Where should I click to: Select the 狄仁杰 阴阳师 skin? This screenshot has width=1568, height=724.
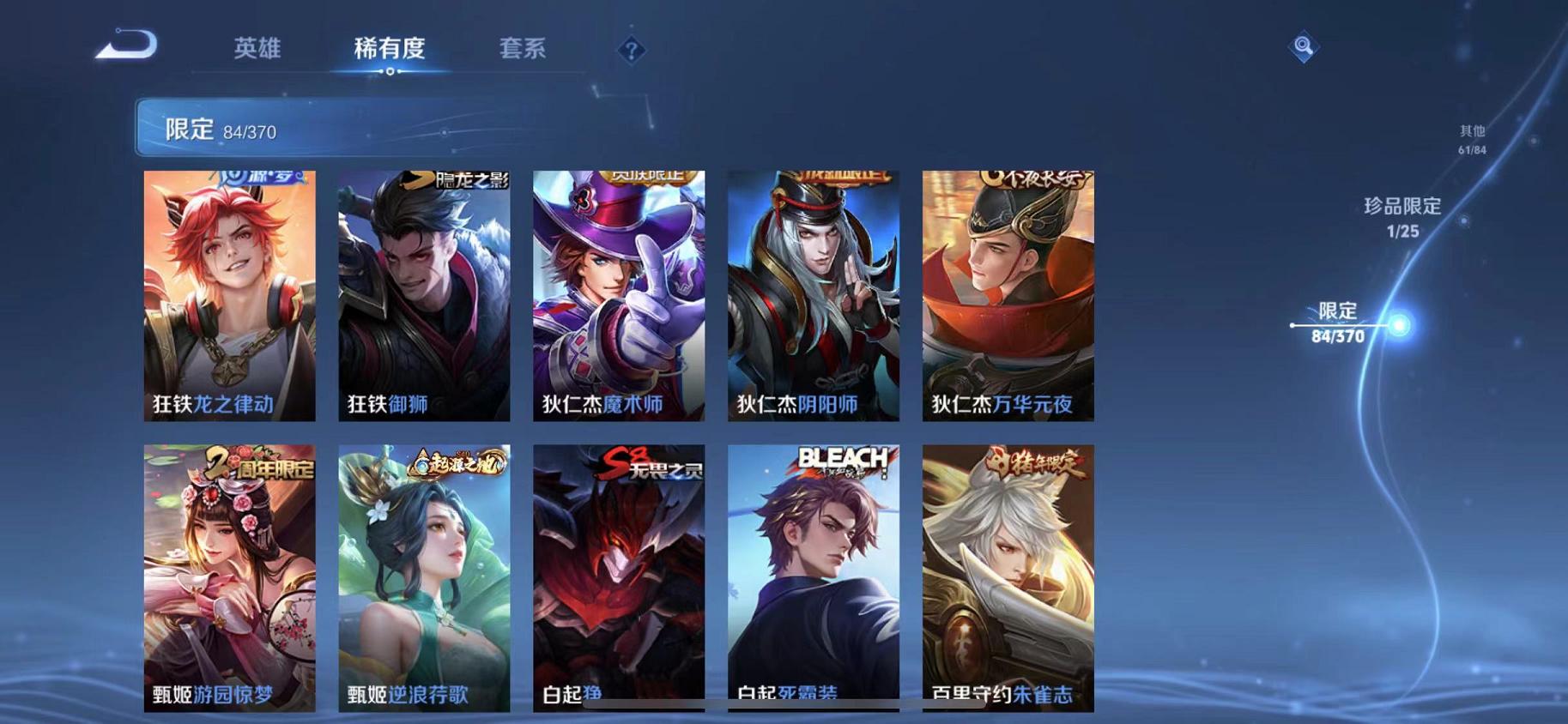(x=811, y=296)
